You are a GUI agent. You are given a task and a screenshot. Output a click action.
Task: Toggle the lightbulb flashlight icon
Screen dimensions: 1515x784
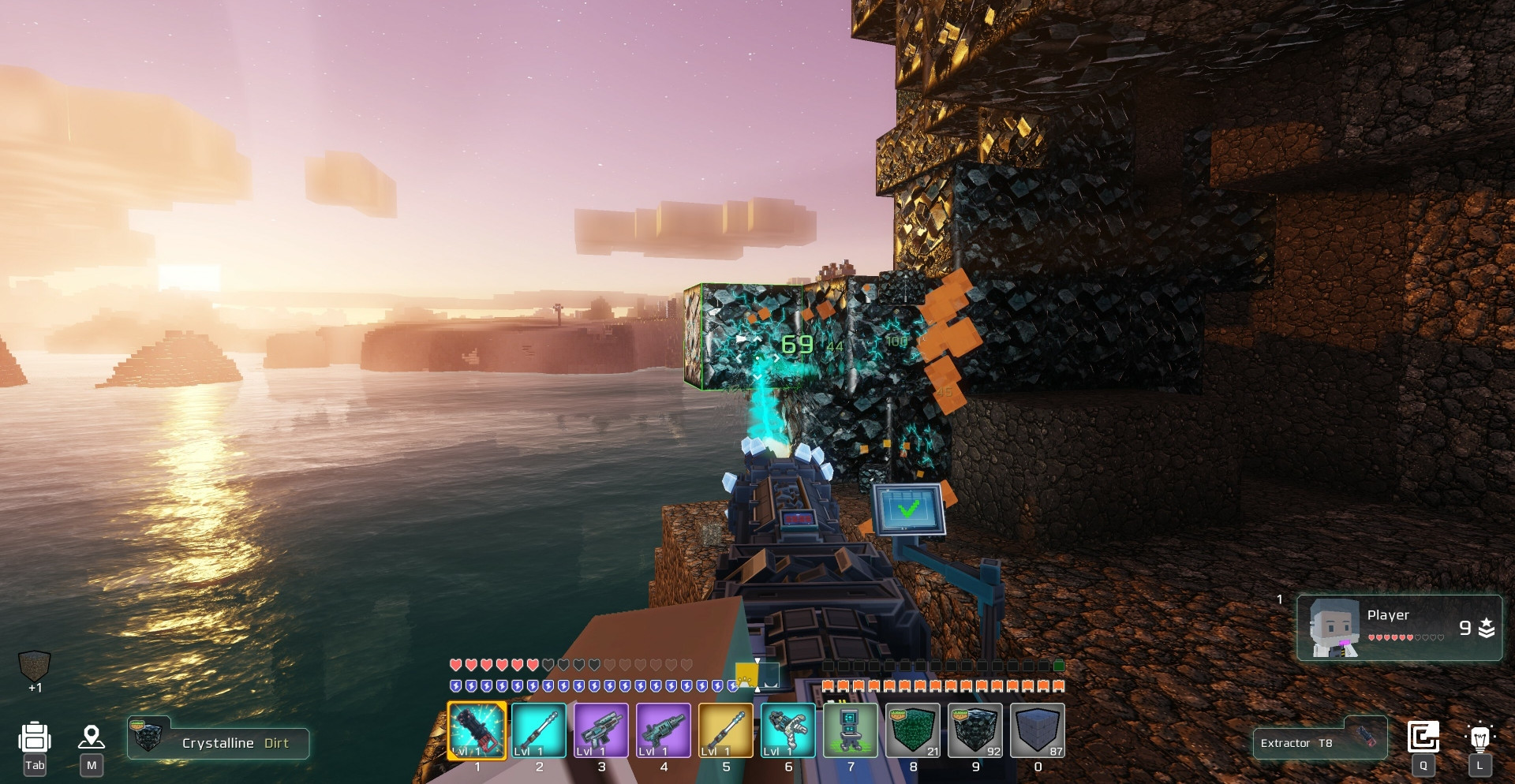point(1479,737)
